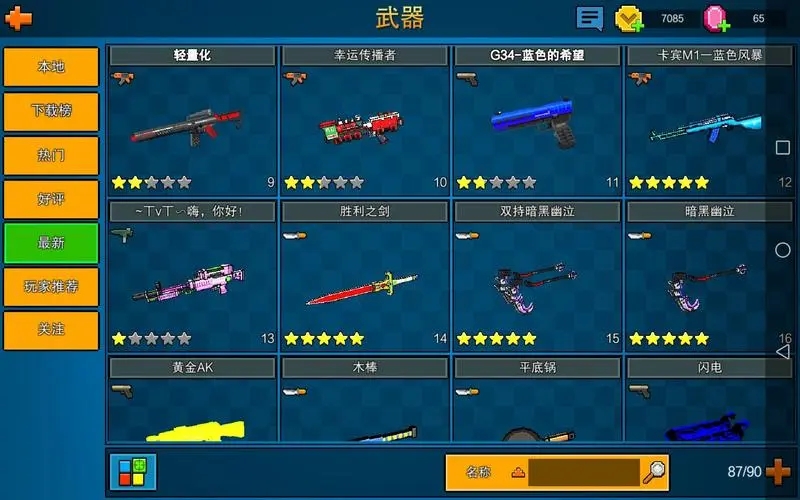Image resolution: width=800 pixels, height=500 pixels.
Task: Select the 黄金AK weapon card
Action: (x=192, y=400)
